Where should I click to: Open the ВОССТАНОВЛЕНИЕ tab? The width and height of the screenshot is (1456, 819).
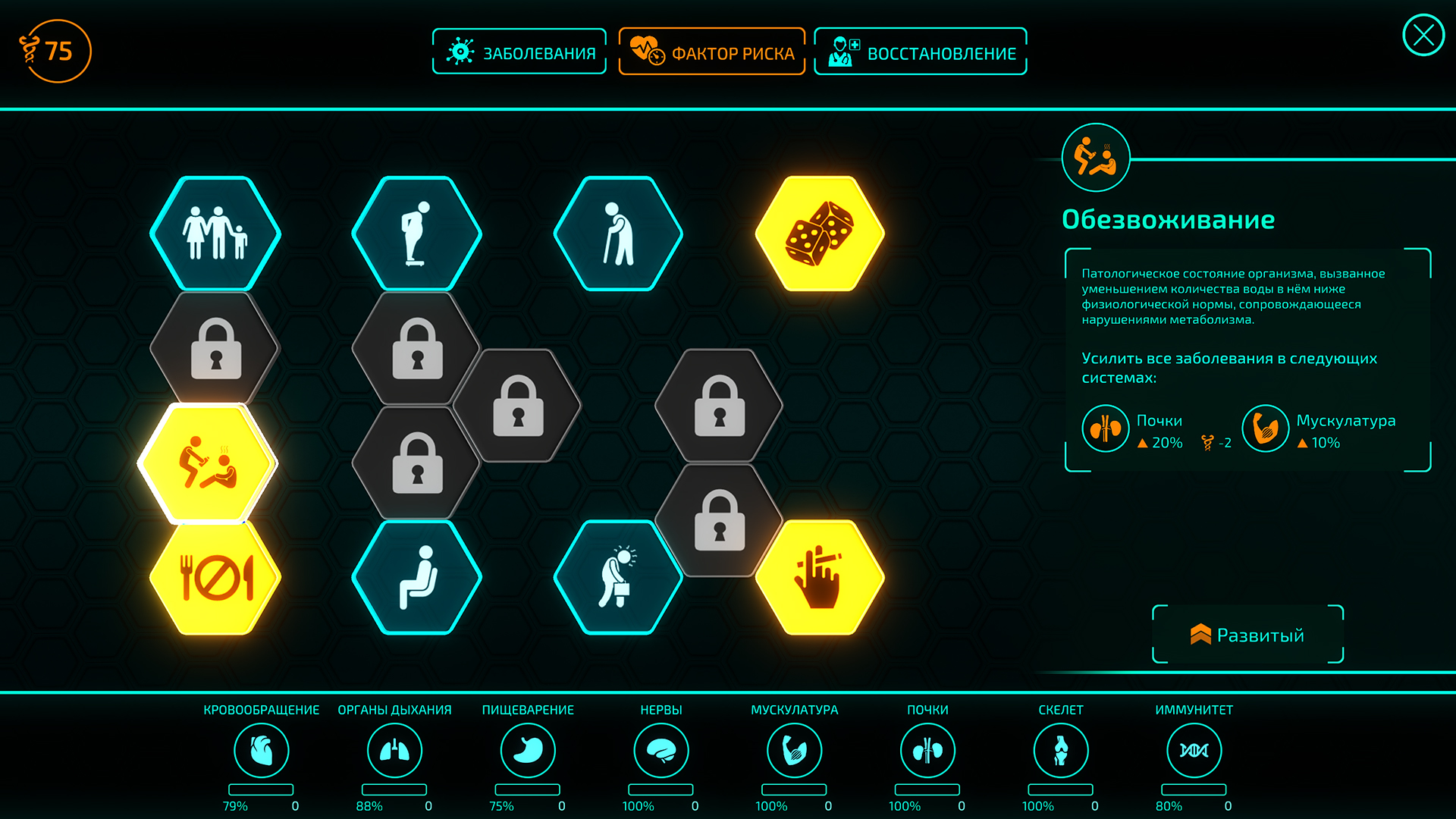coord(920,51)
